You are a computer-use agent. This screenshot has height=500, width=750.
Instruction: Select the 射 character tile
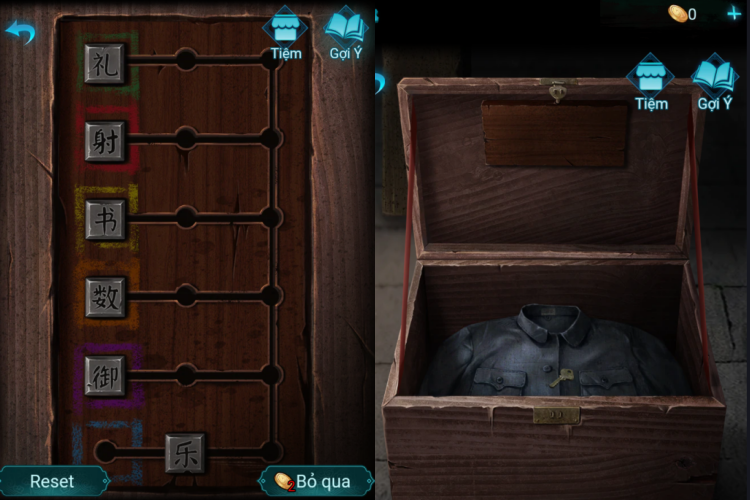[x=105, y=140]
